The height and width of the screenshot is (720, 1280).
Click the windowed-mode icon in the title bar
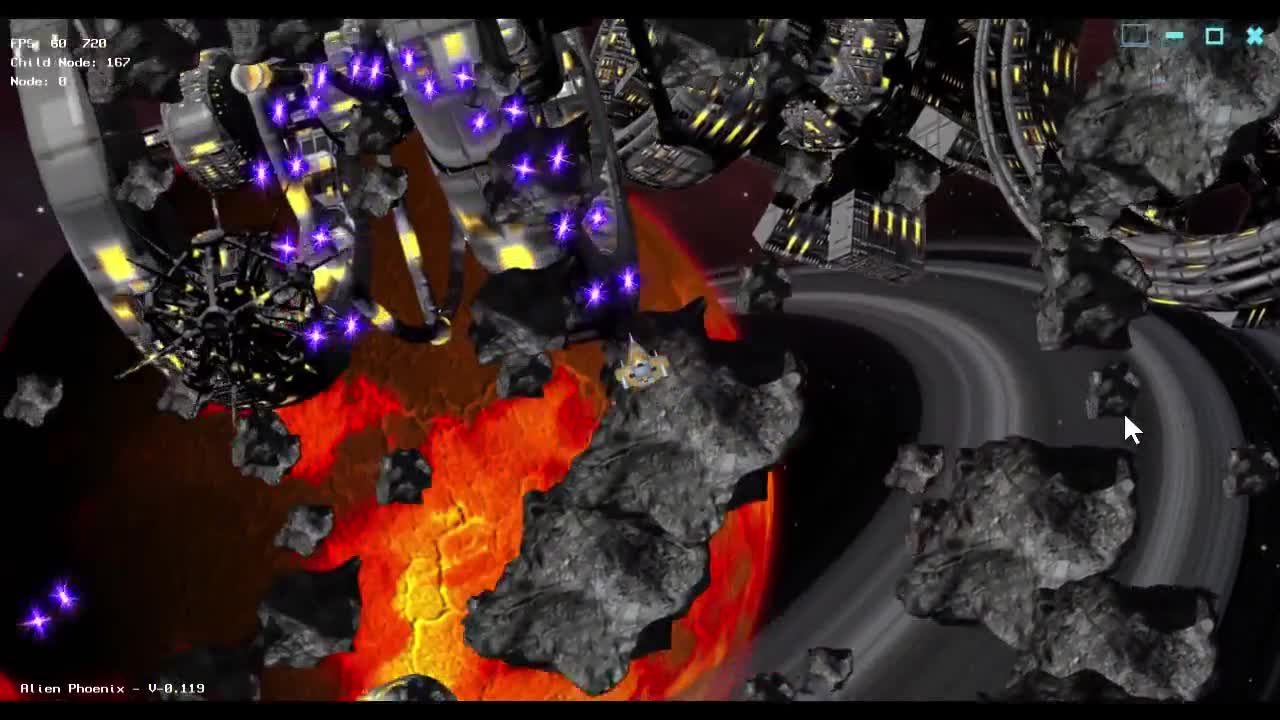pyautogui.click(x=1135, y=35)
